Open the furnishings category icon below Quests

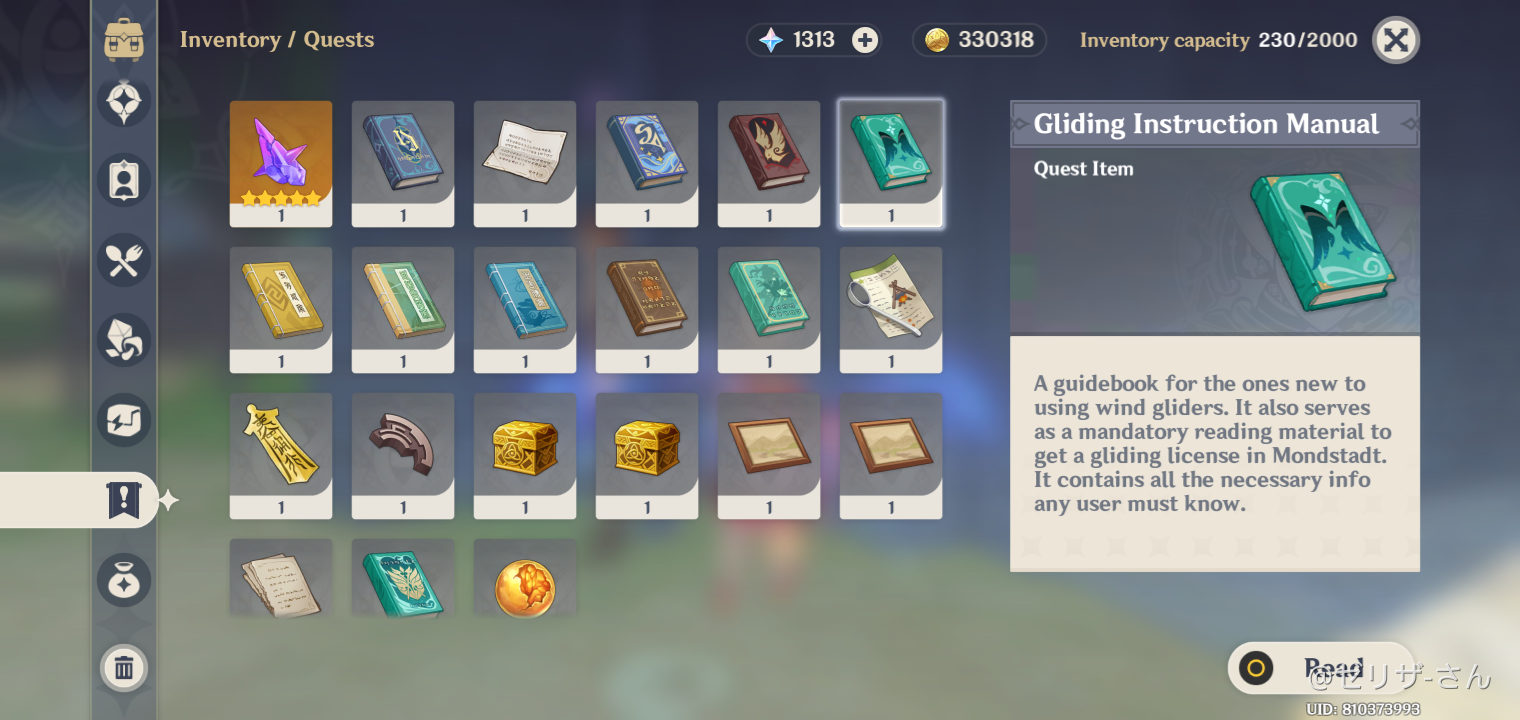click(123, 580)
